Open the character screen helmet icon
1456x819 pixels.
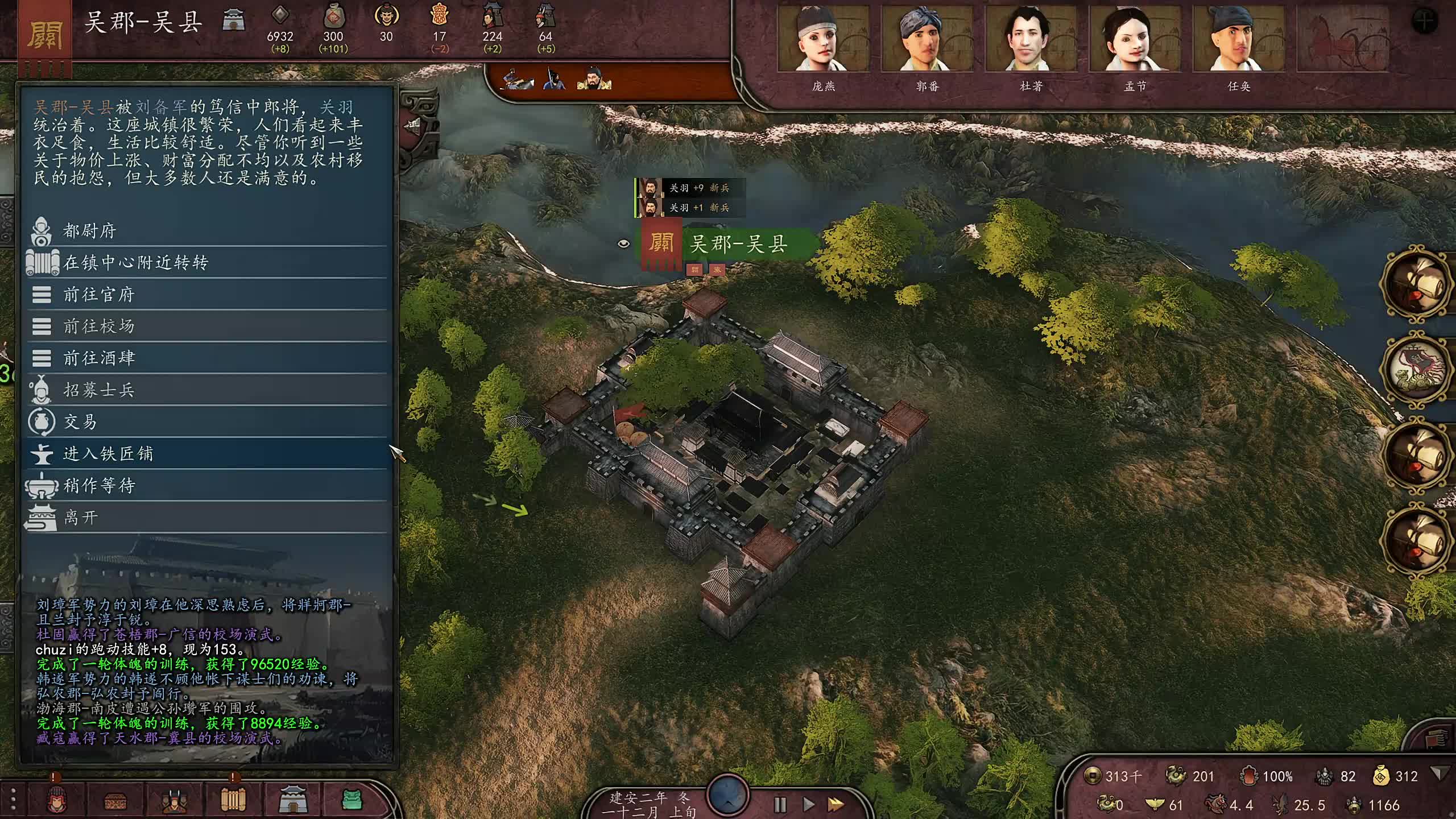[x=56, y=800]
